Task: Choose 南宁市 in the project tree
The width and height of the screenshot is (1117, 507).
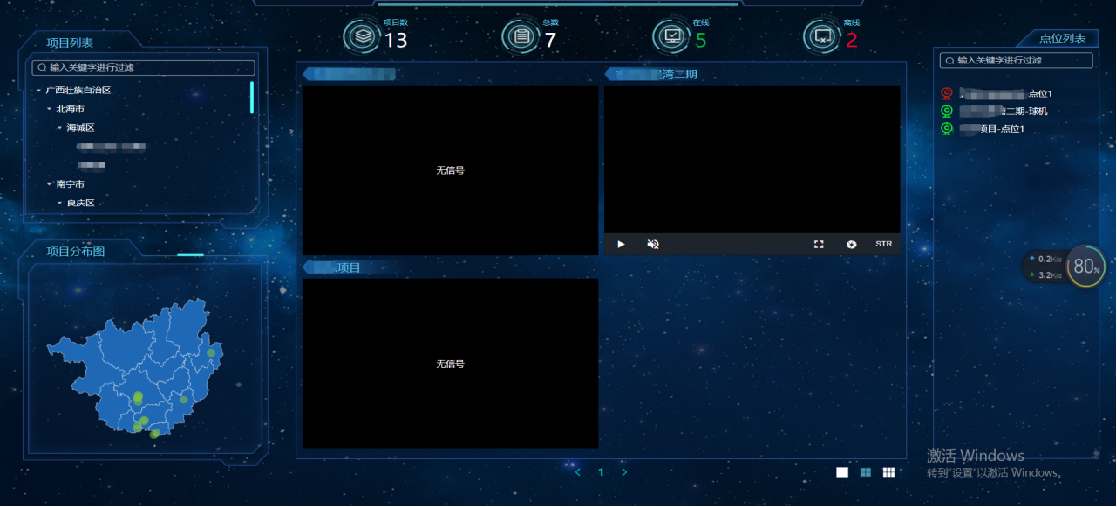Action: 70,184
